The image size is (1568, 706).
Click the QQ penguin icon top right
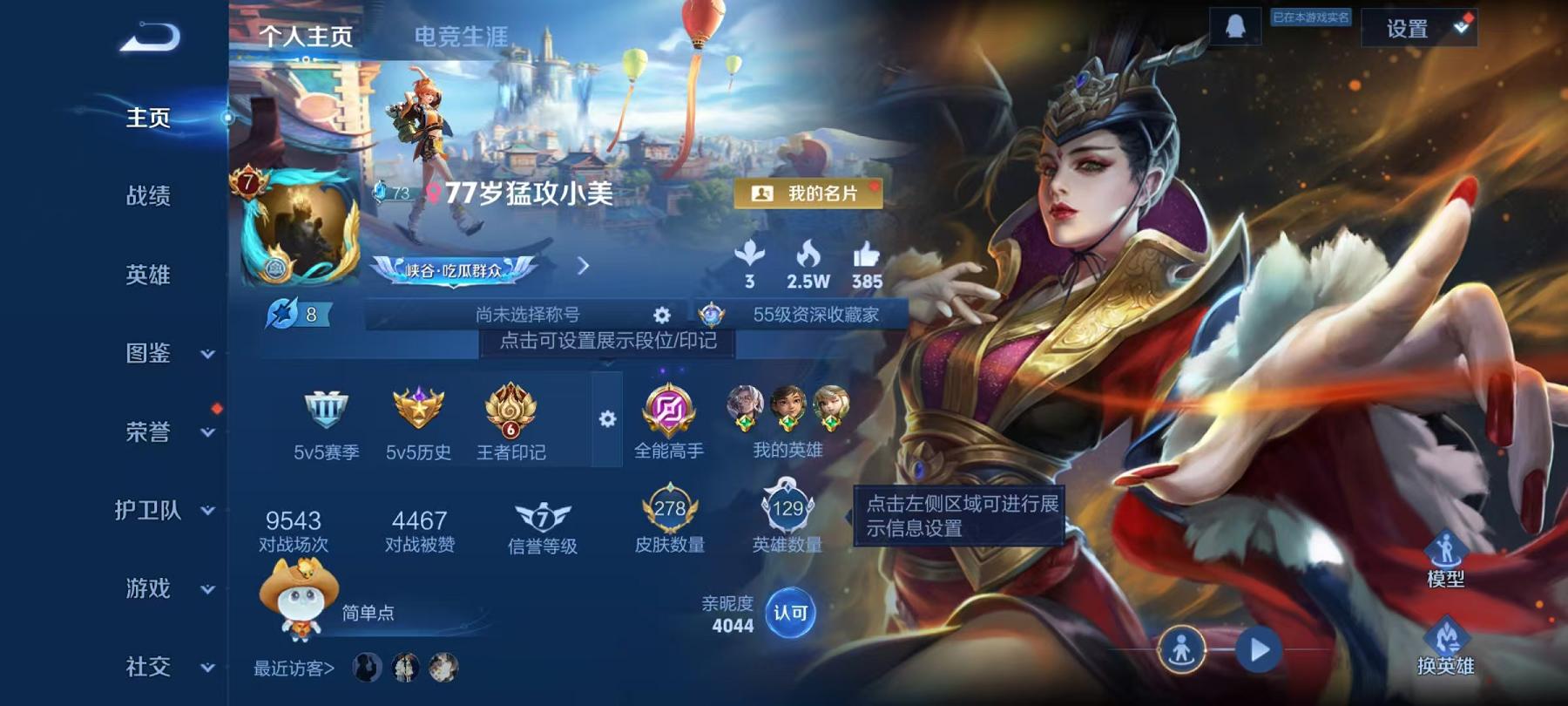1235,25
